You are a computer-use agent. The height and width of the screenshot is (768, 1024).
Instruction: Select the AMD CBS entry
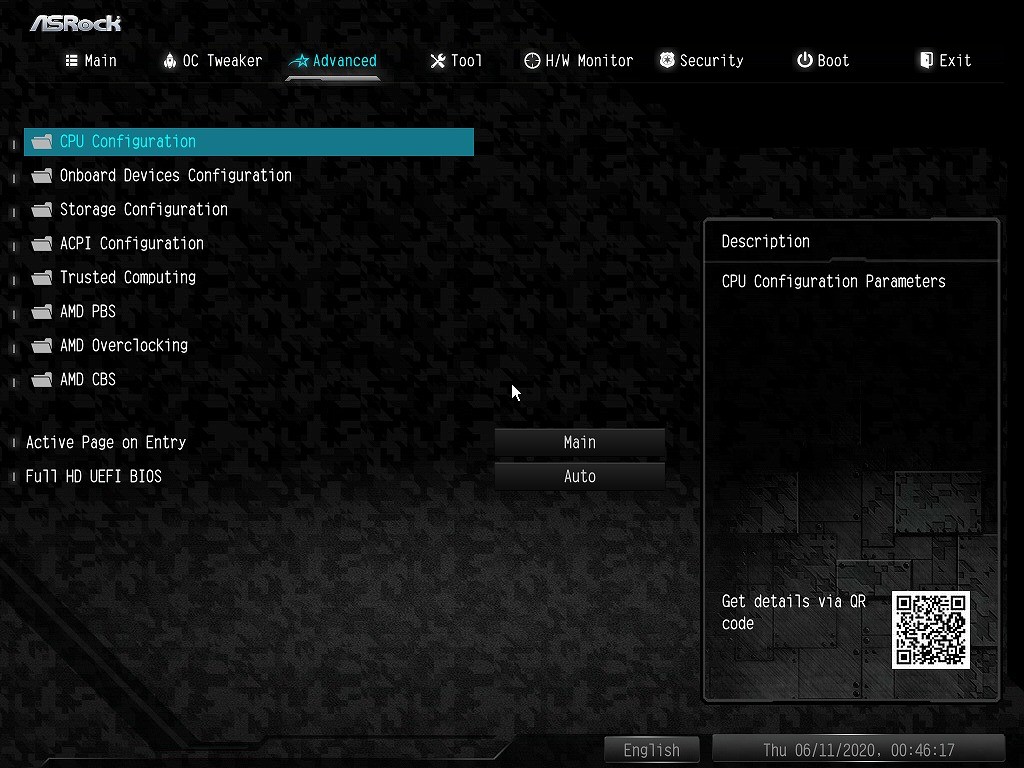click(x=87, y=380)
